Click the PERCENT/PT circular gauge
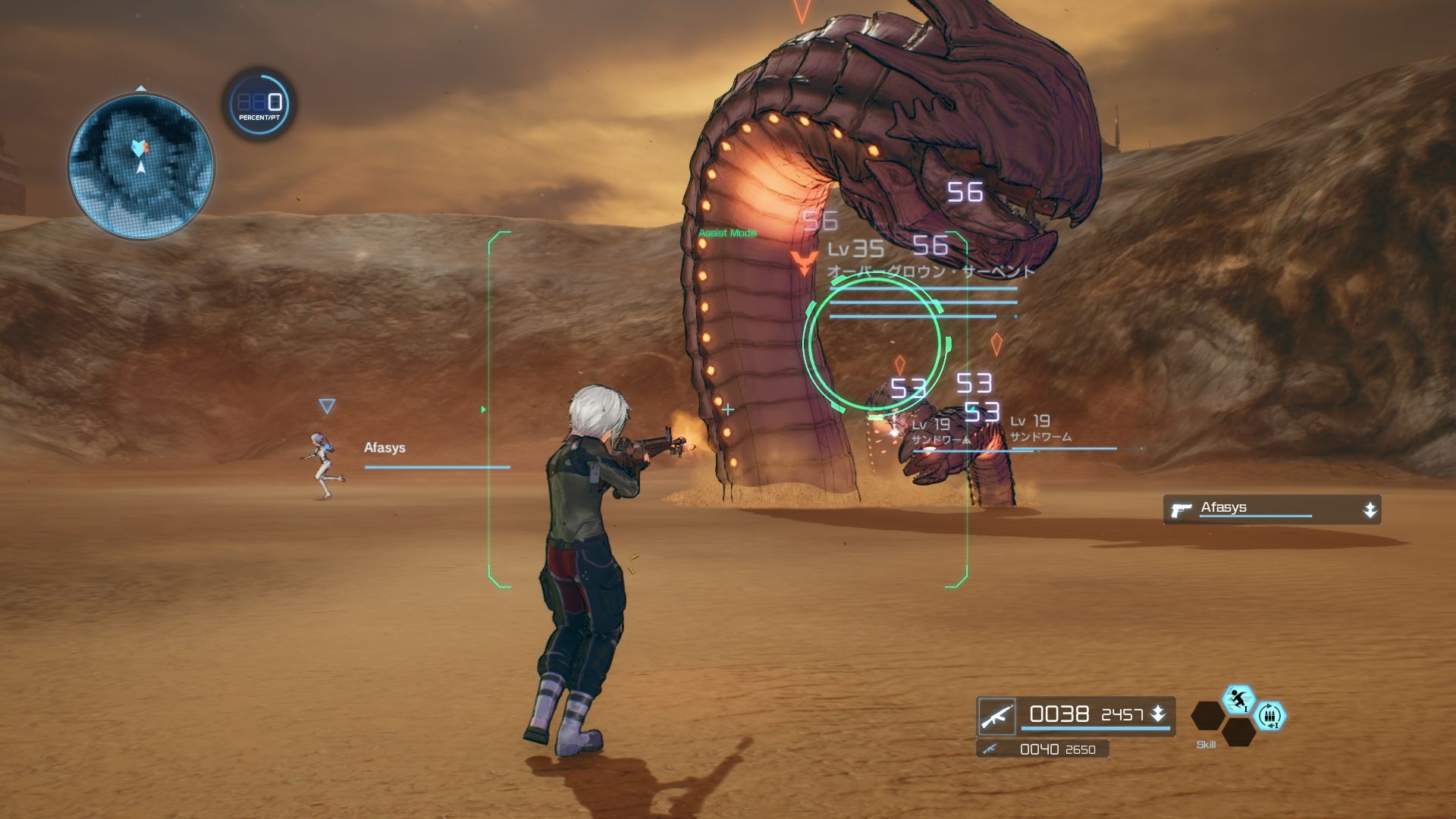 coord(259,104)
